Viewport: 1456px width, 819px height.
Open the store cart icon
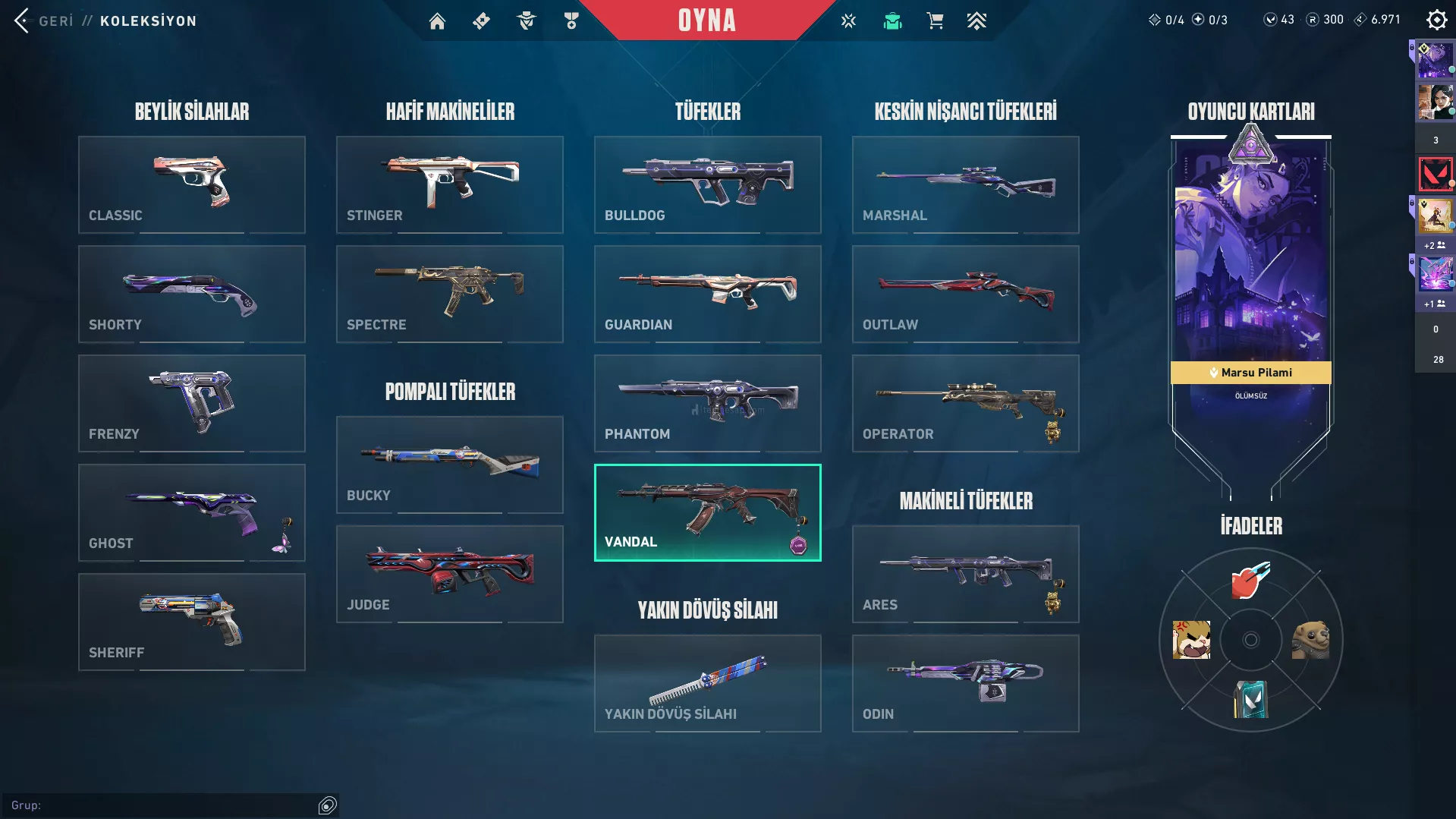tap(935, 21)
